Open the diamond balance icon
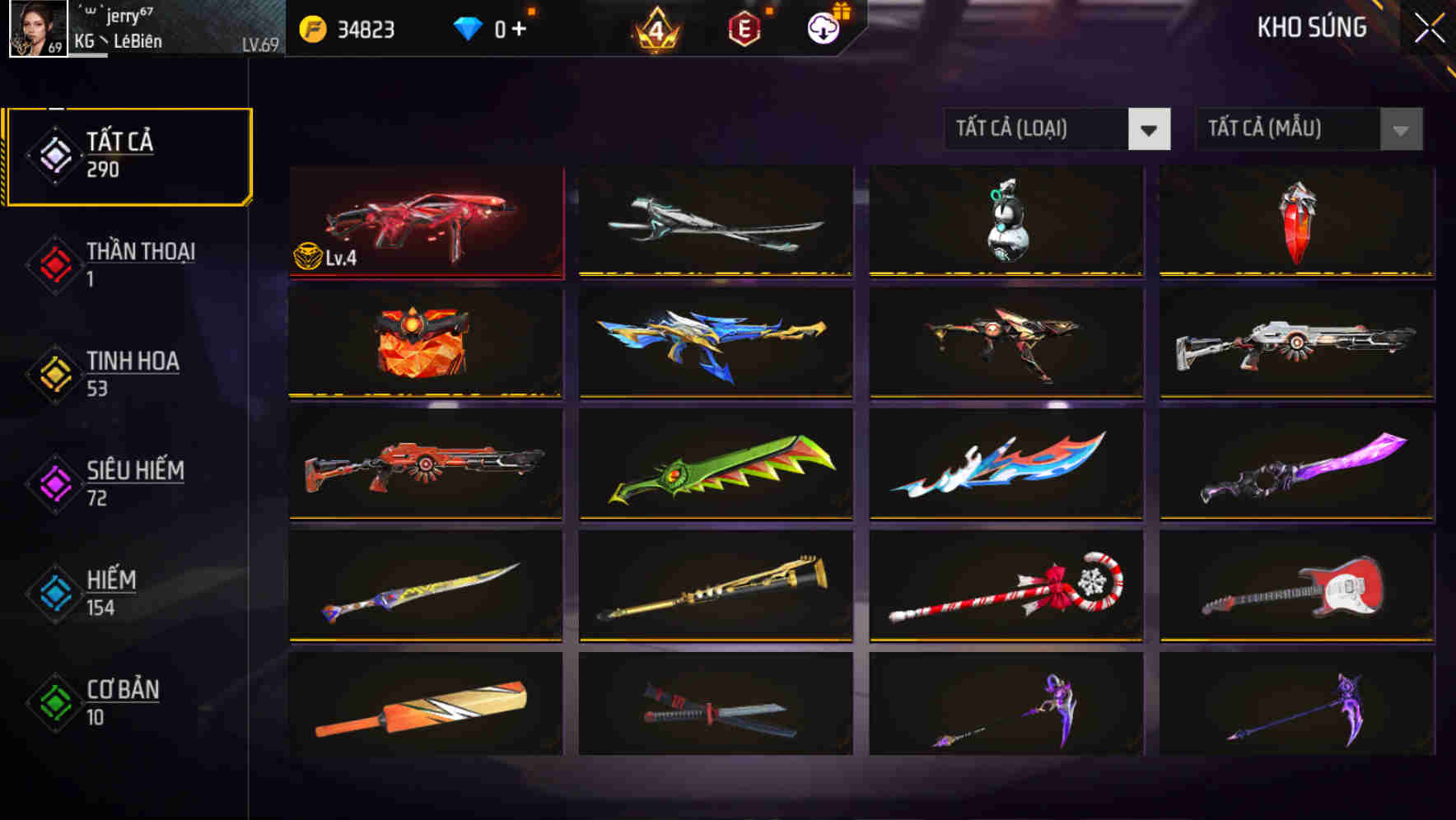 pyautogui.click(x=467, y=28)
